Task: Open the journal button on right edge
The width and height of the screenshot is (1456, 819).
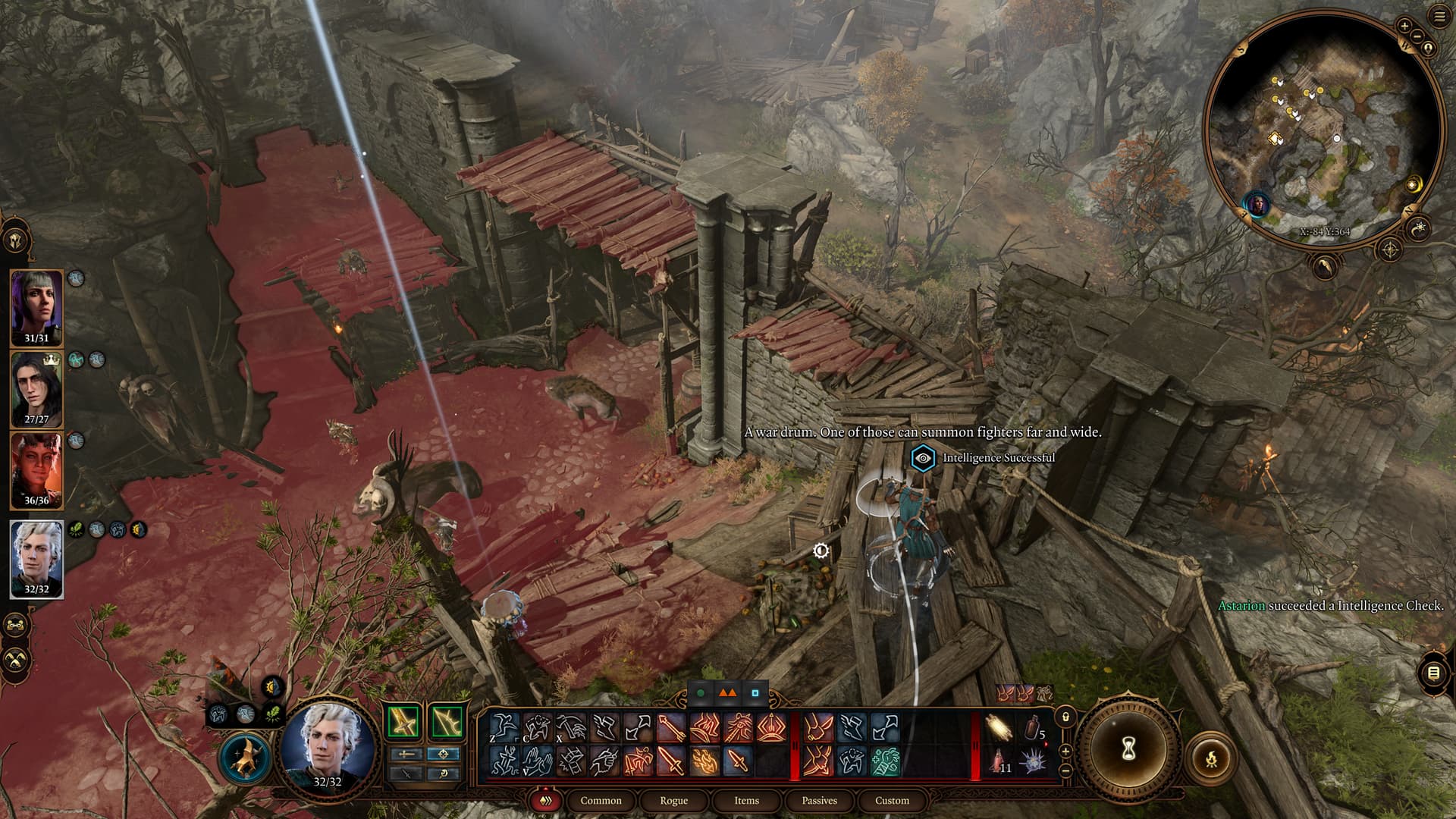Action: [x=1432, y=673]
